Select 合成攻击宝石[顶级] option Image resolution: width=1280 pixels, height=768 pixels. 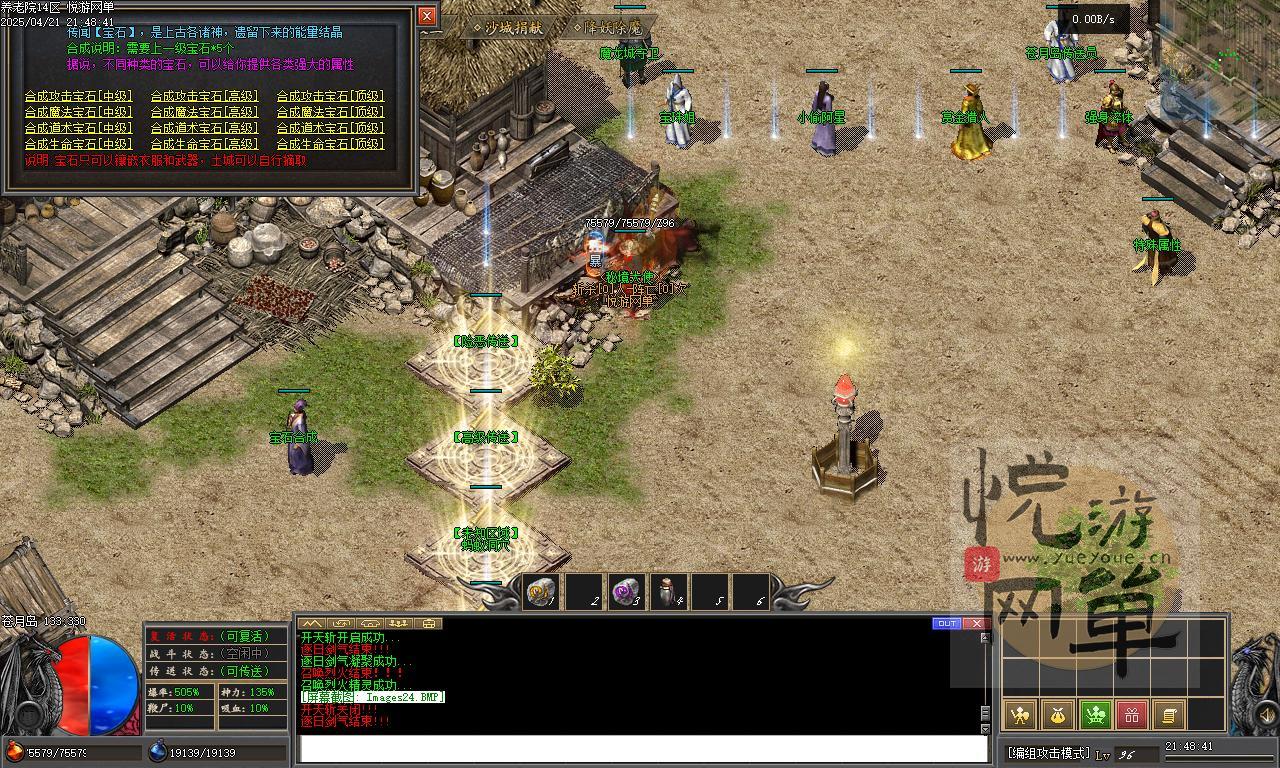click(330, 96)
